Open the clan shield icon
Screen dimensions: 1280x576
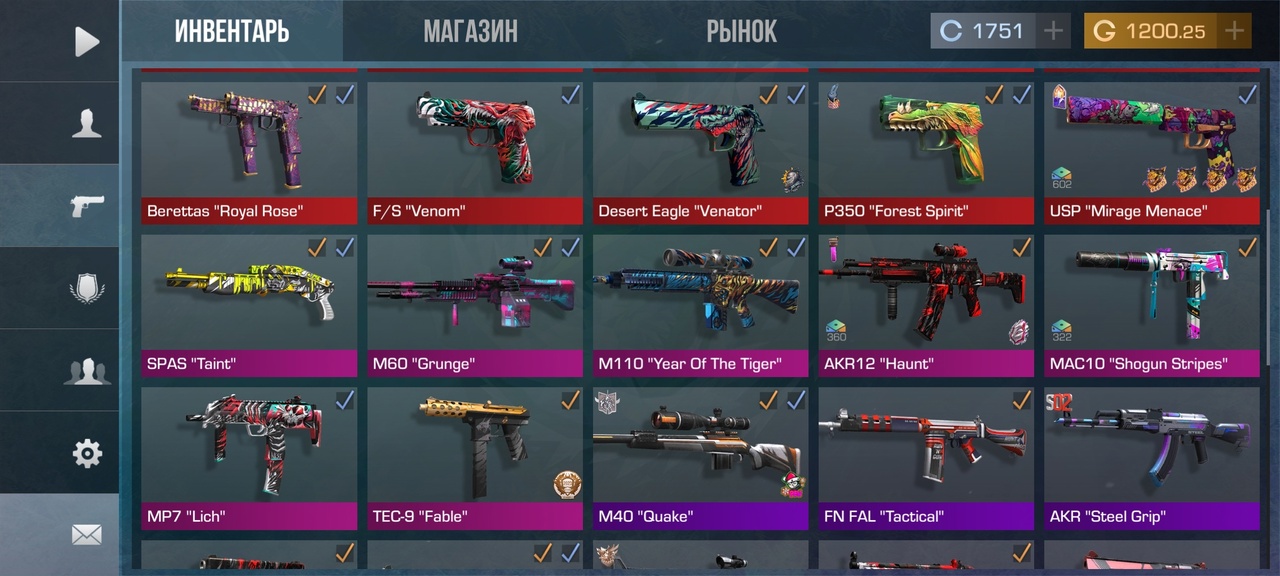(87, 288)
